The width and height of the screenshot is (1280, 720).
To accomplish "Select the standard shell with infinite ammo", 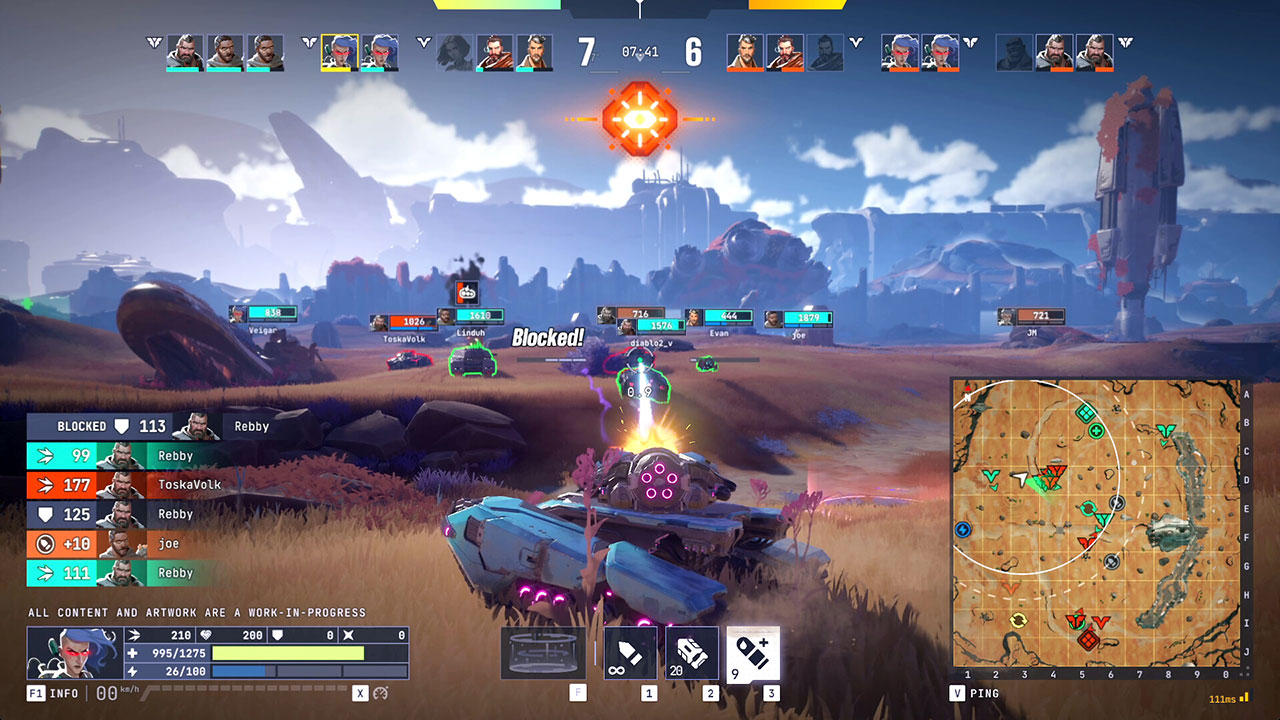I will 631,653.
